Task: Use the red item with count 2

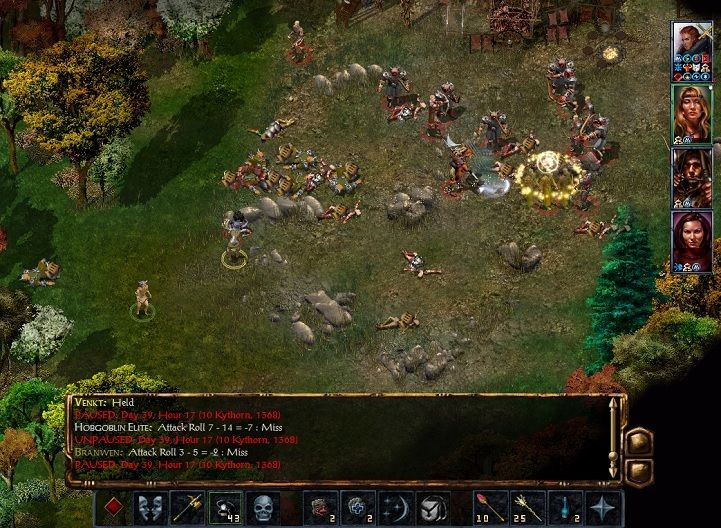Action: [x=321, y=508]
